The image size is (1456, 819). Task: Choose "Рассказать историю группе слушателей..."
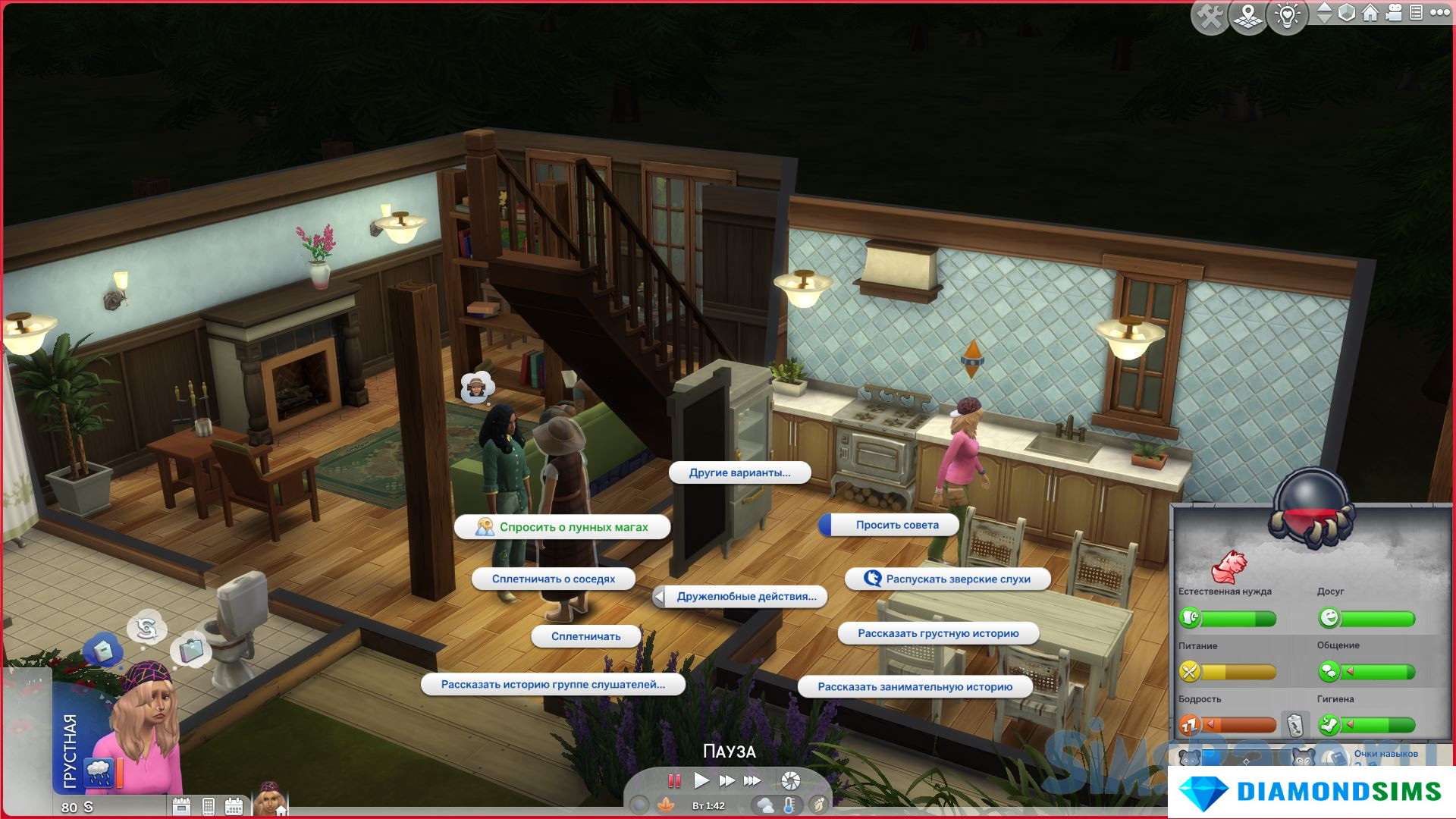coord(553,684)
